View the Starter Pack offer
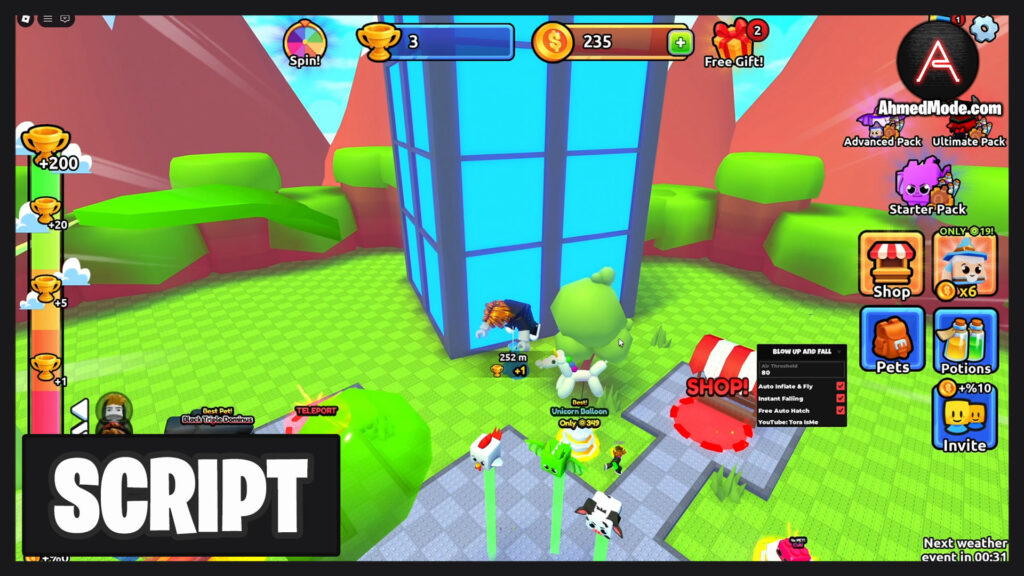 [927, 187]
